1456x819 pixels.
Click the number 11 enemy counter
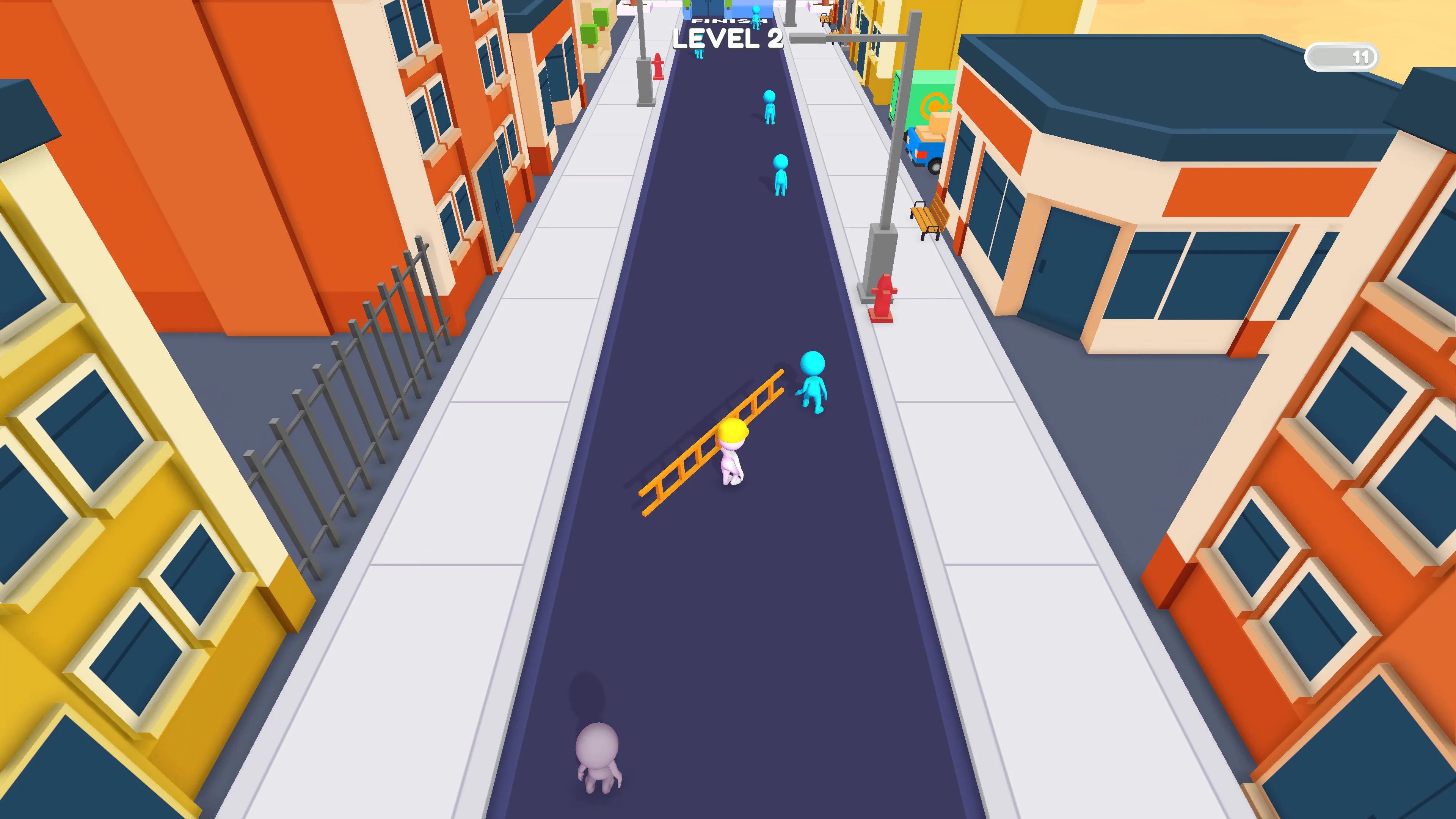tap(1362, 56)
